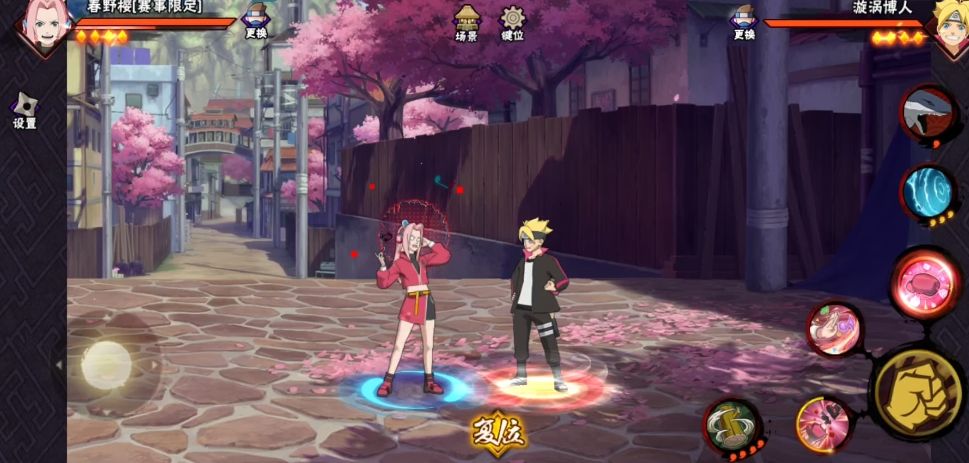
Task: Activate the white shark summon skill
Action: pos(927,113)
